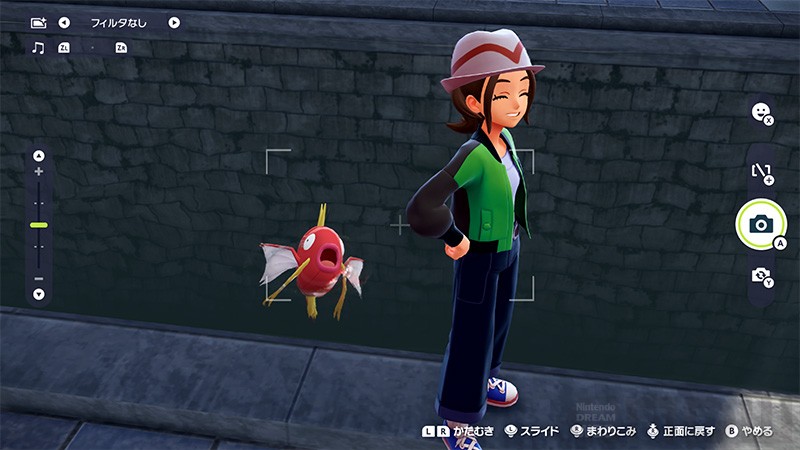Screen dimensions: 800x450
Task: Open the emote smiley face option
Action: tap(760, 112)
